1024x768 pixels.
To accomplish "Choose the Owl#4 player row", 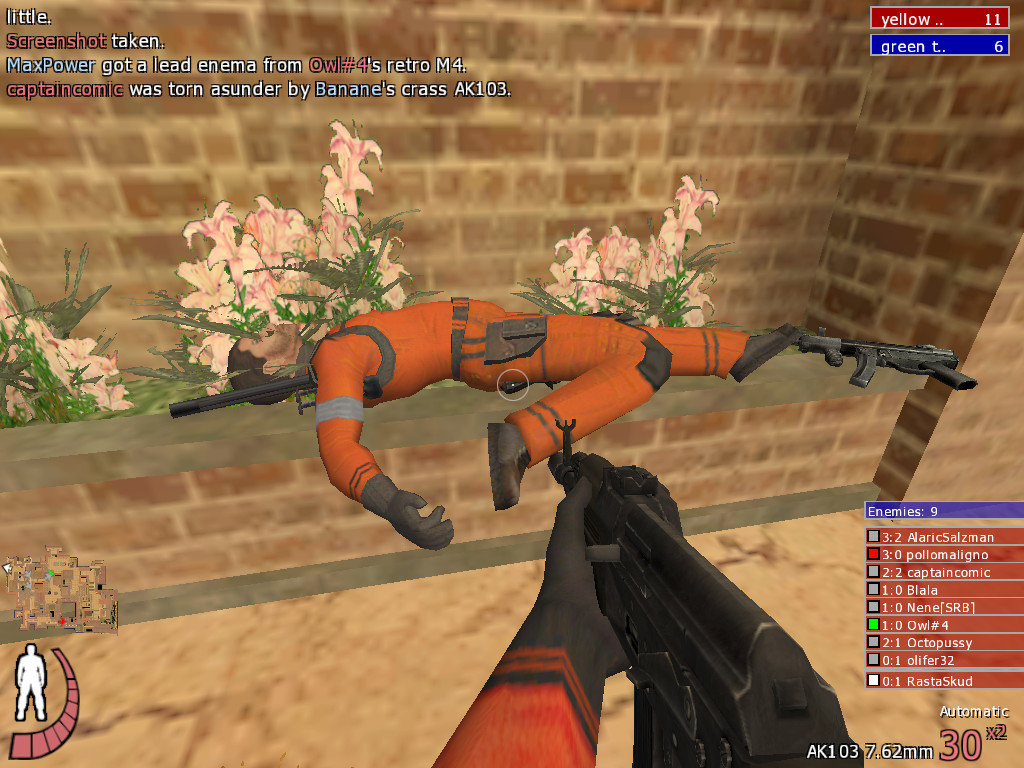I will (943, 625).
